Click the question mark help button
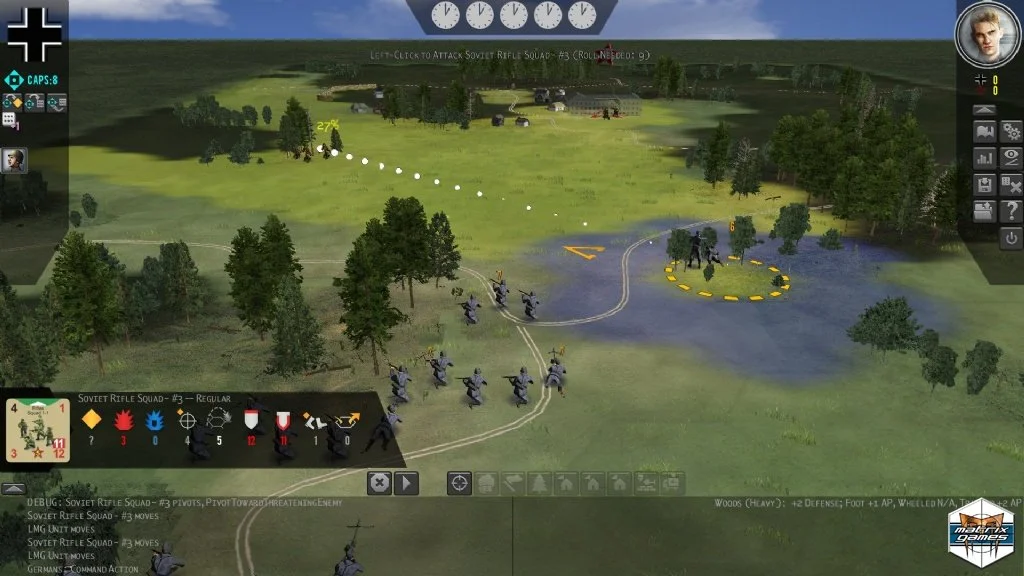 [1011, 211]
